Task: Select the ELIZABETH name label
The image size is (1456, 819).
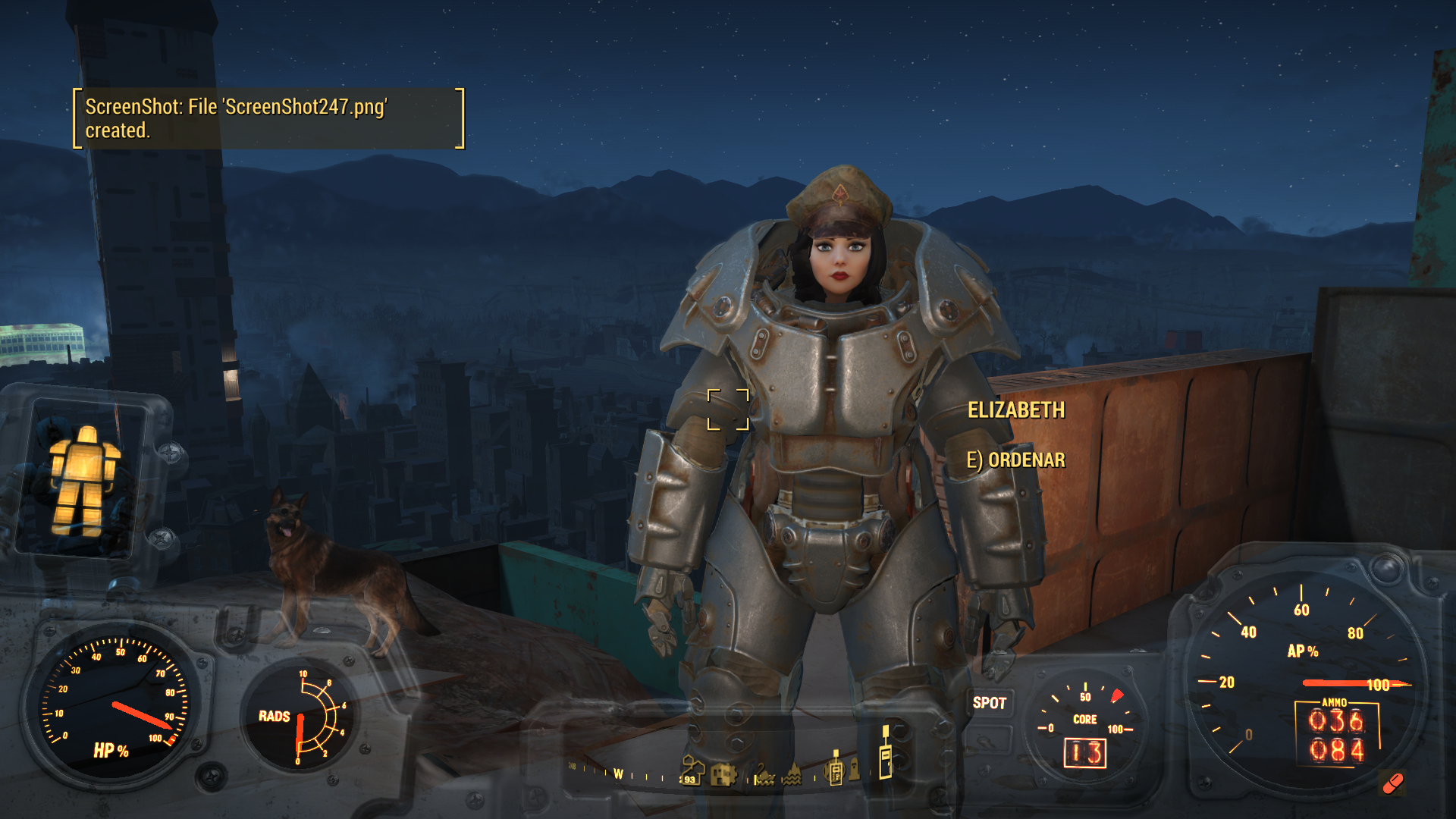Action: [x=1016, y=410]
